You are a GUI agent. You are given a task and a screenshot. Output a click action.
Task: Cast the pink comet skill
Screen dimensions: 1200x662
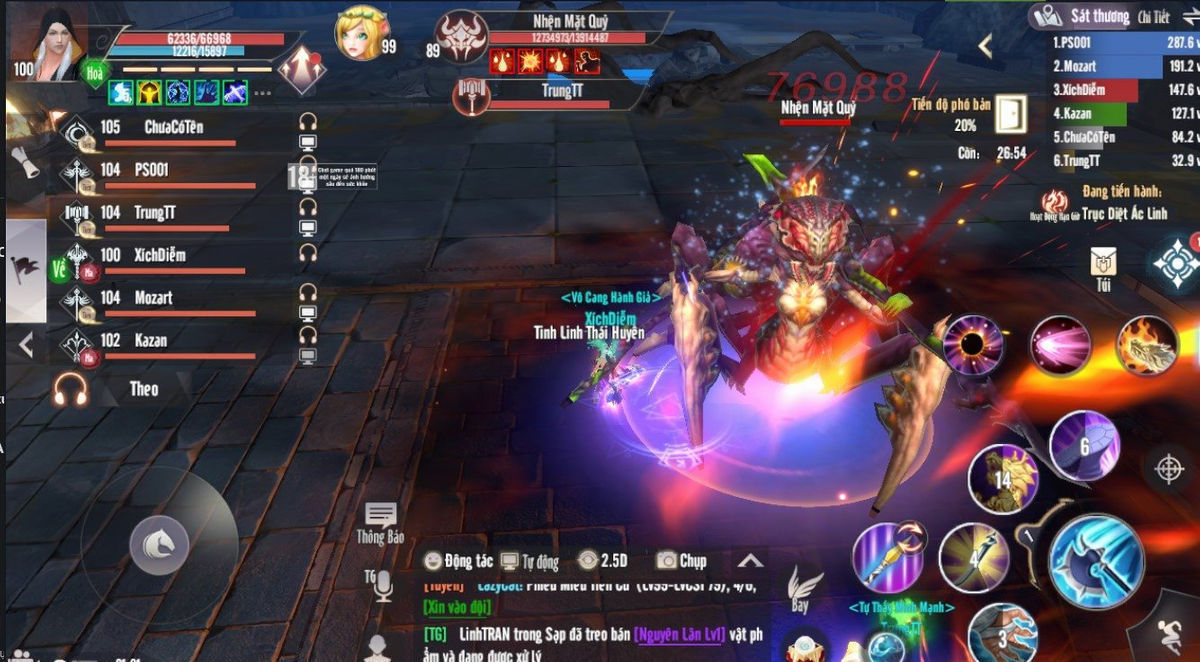pos(1060,346)
